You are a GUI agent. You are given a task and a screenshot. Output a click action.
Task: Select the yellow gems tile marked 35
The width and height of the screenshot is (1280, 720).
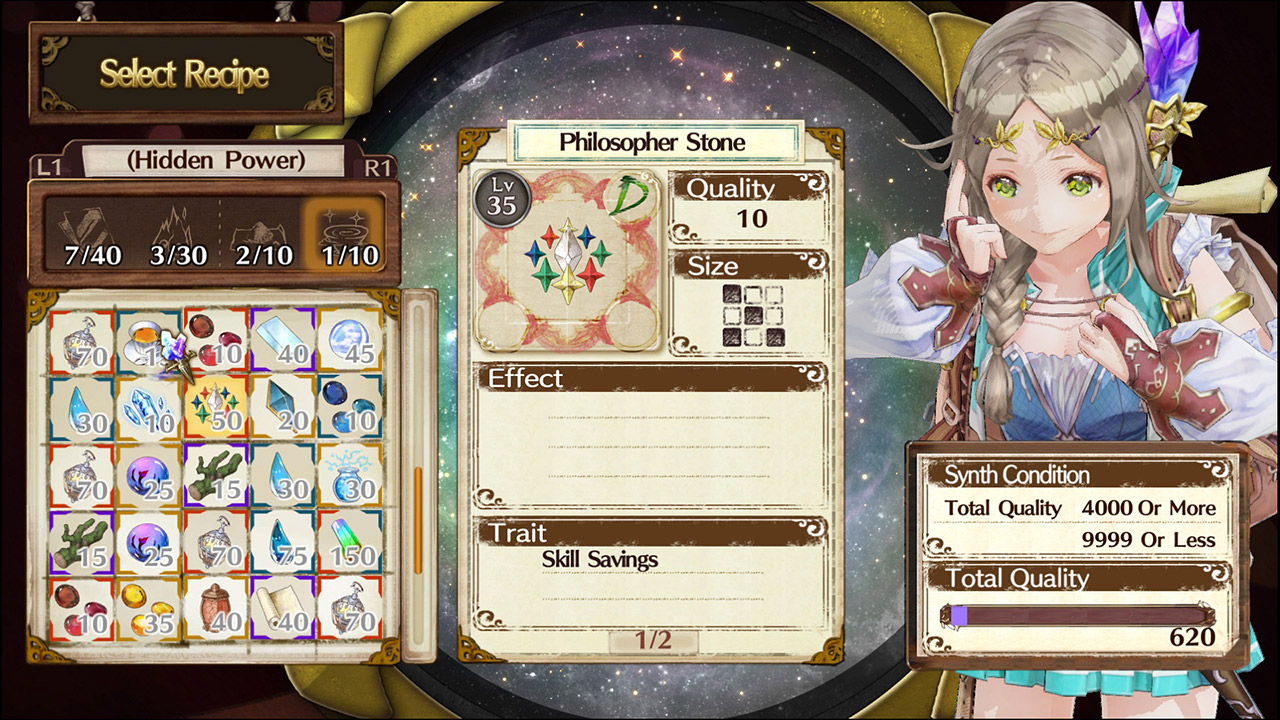[x=148, y=607]
